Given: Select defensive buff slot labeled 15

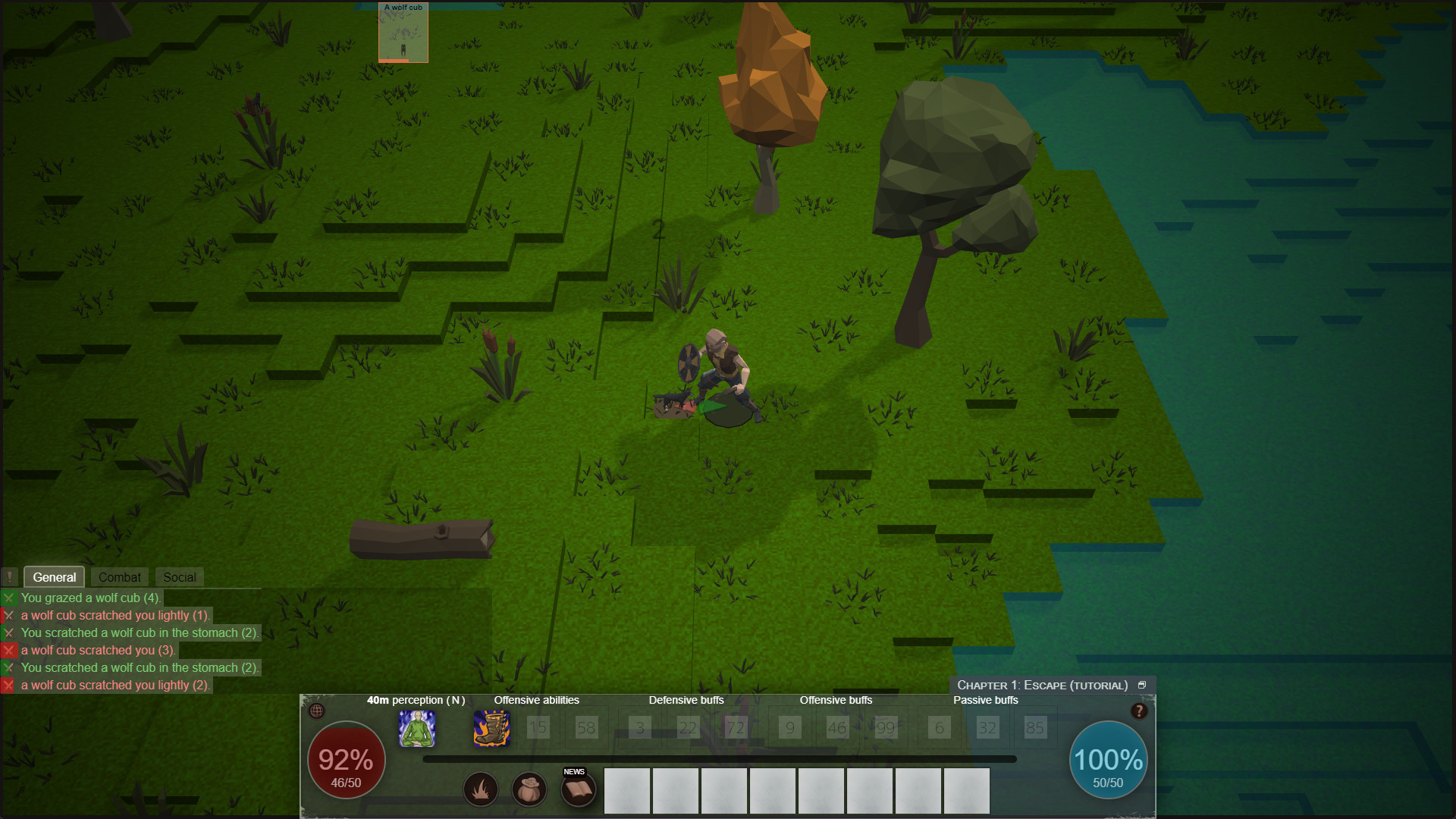Looking at the screenshot, I should click(538, 727).
